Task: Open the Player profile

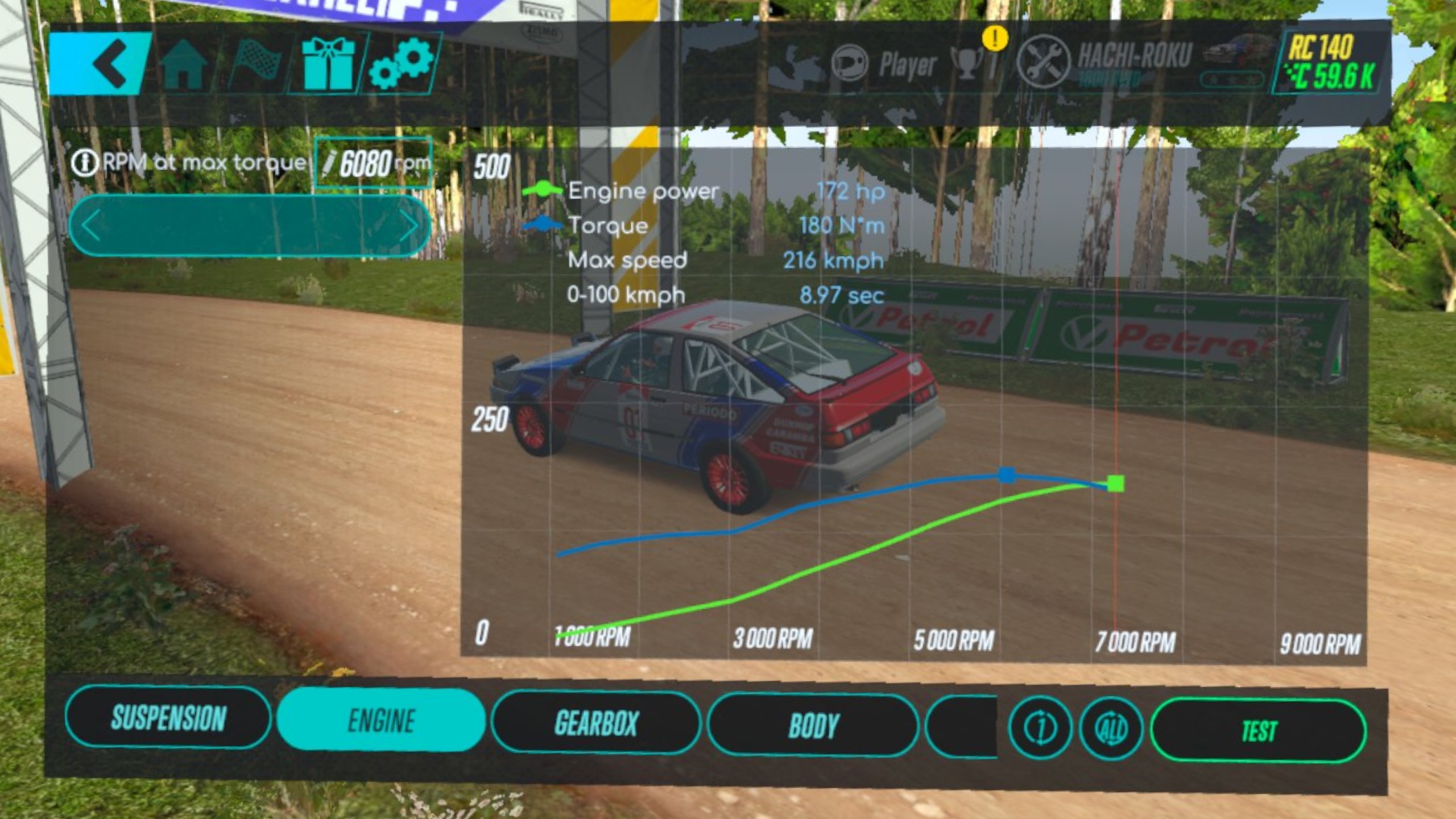Action: 884,64
